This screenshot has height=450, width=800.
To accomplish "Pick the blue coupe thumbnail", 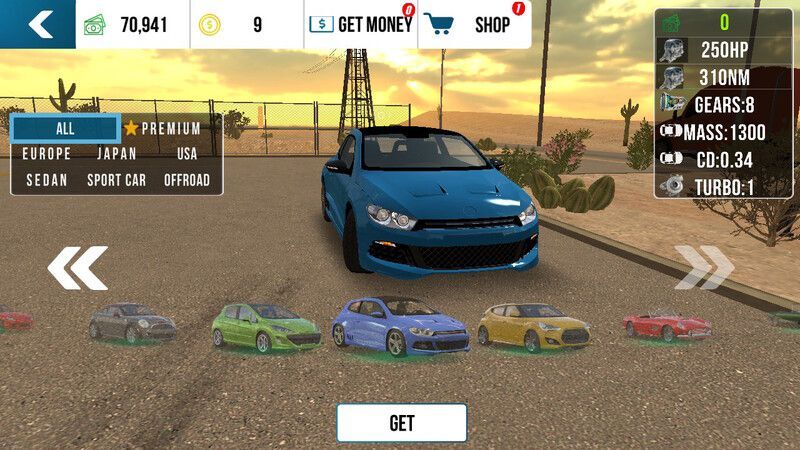I will click(399, 326).
